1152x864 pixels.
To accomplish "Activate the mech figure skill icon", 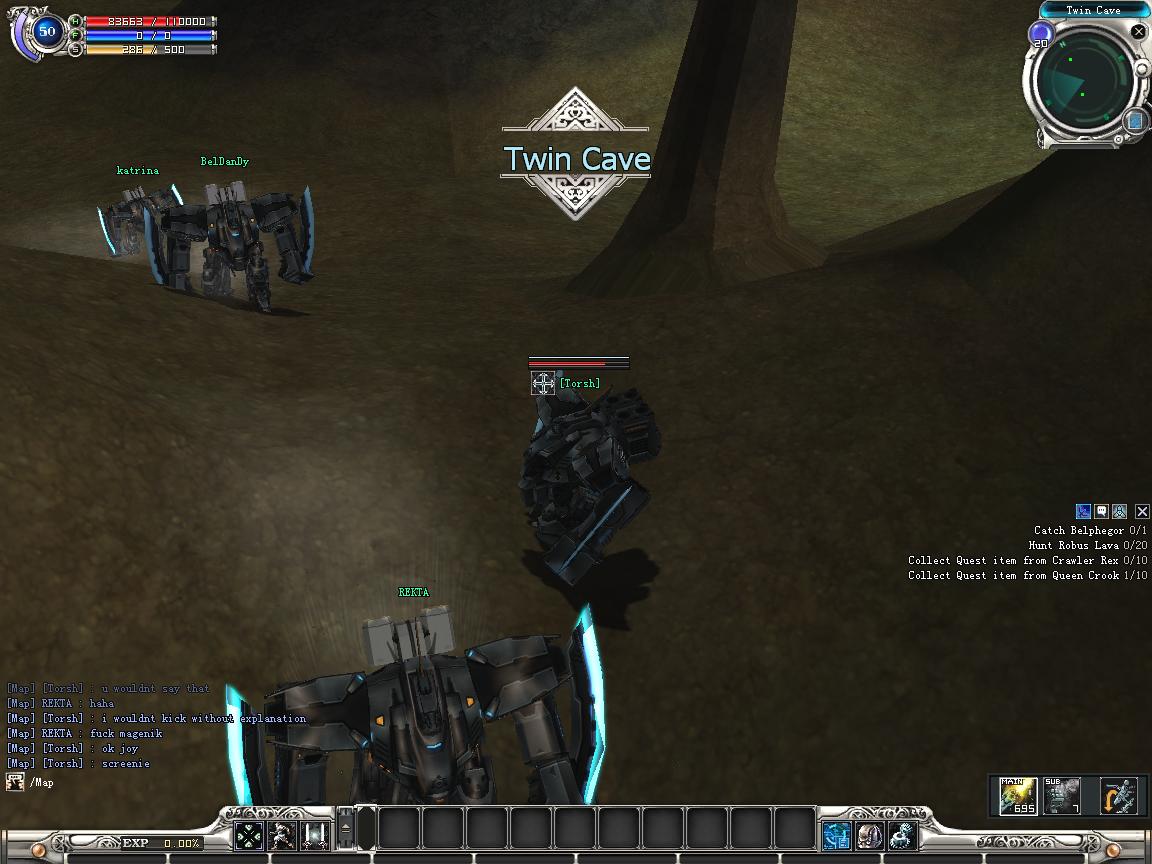I will point(283,835).
